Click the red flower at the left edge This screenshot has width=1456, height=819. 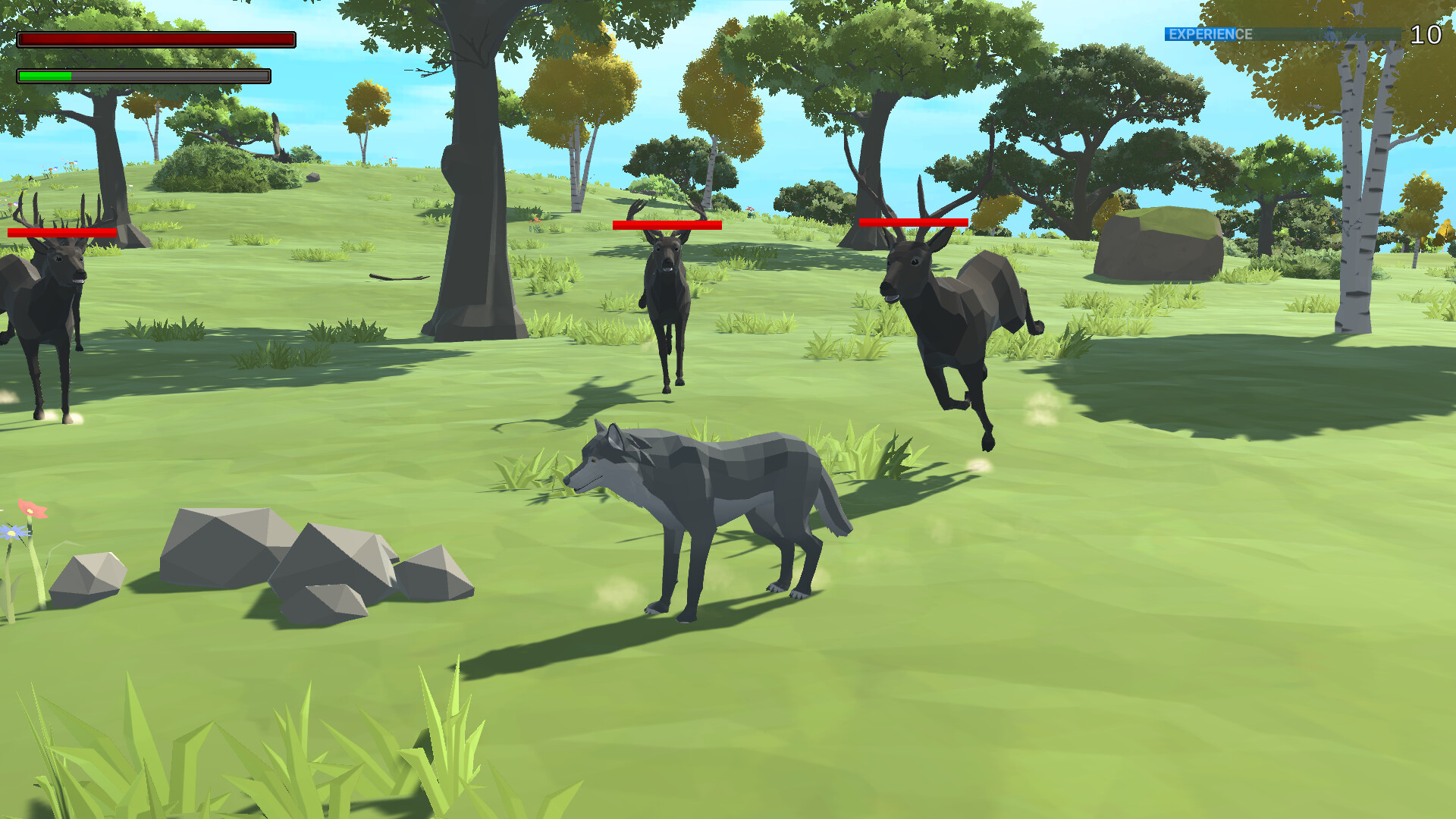tap(32, 512)
